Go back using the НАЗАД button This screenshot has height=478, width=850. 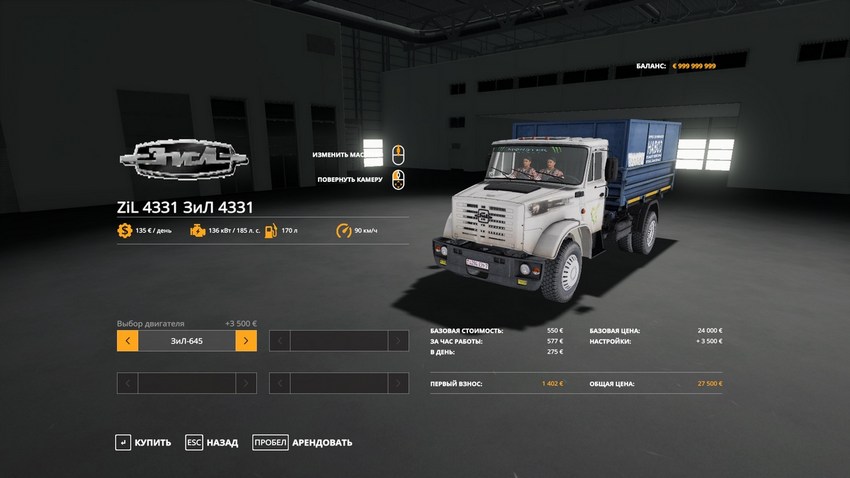tap(211, 442)
